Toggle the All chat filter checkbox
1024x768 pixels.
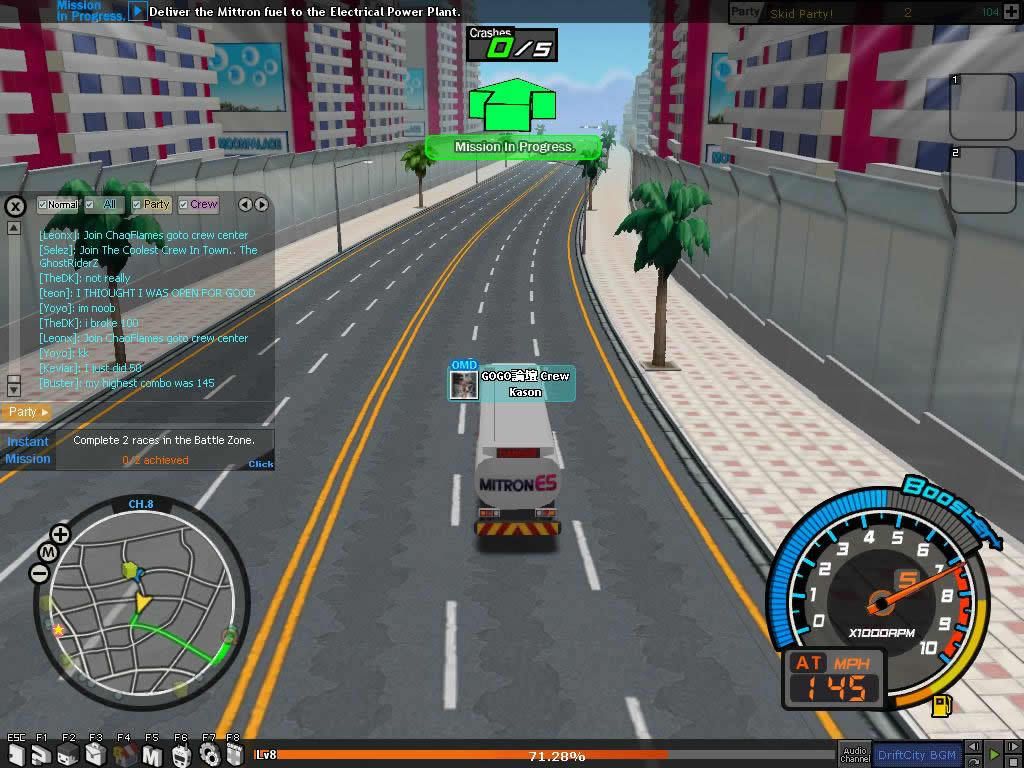click(90, 205)
